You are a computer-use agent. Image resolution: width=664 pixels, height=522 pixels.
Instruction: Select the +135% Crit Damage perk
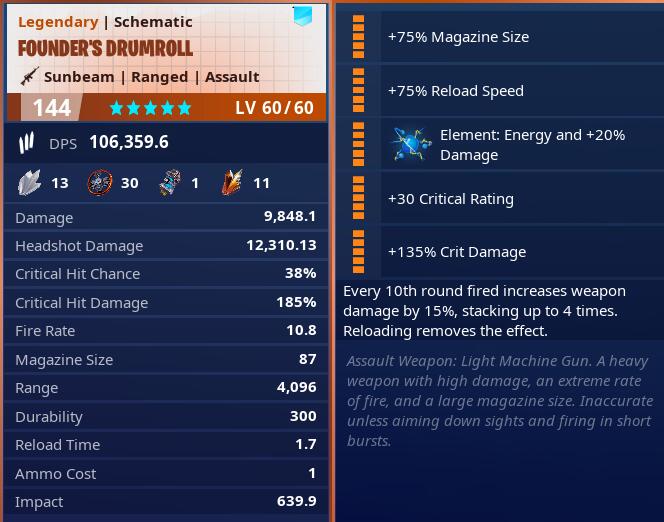click(456, 252)
